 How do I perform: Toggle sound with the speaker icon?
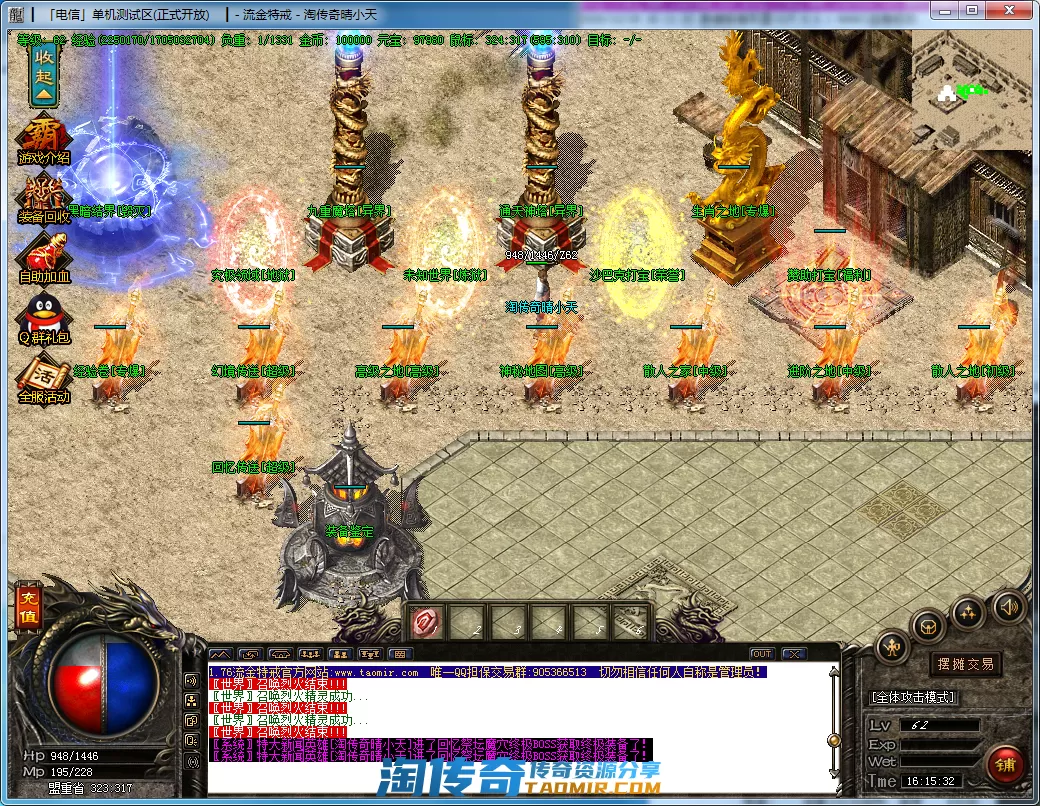[x=1008, y=605]
